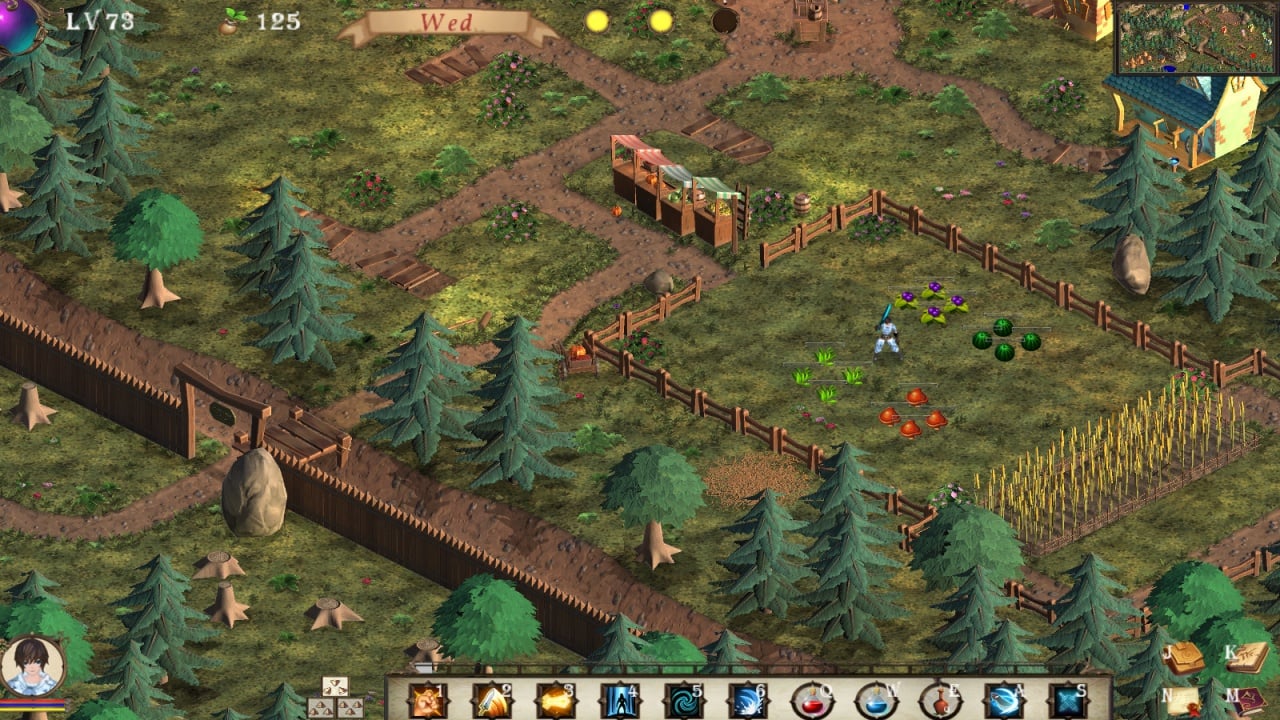Drink the red health potion
This screenshot has width=1280, height=720.
click(811, 701)
